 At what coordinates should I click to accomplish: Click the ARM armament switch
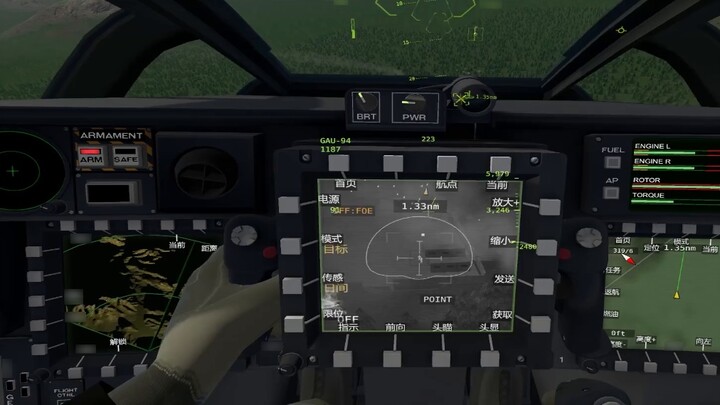[91, 158]
